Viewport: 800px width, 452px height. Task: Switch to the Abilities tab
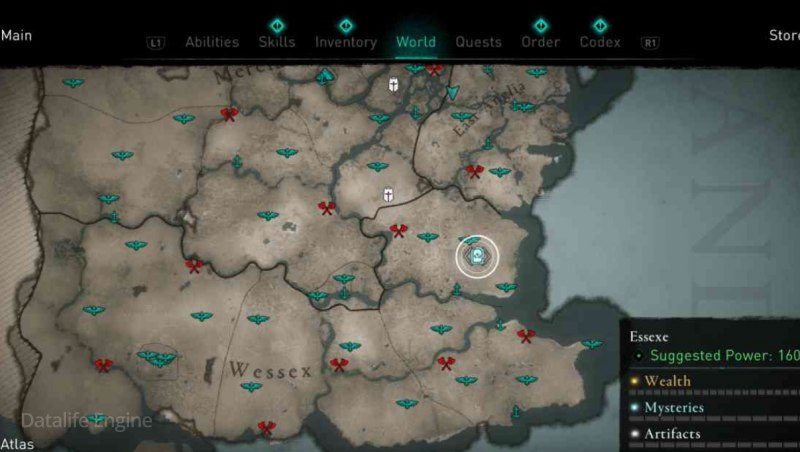click(211, 42)
